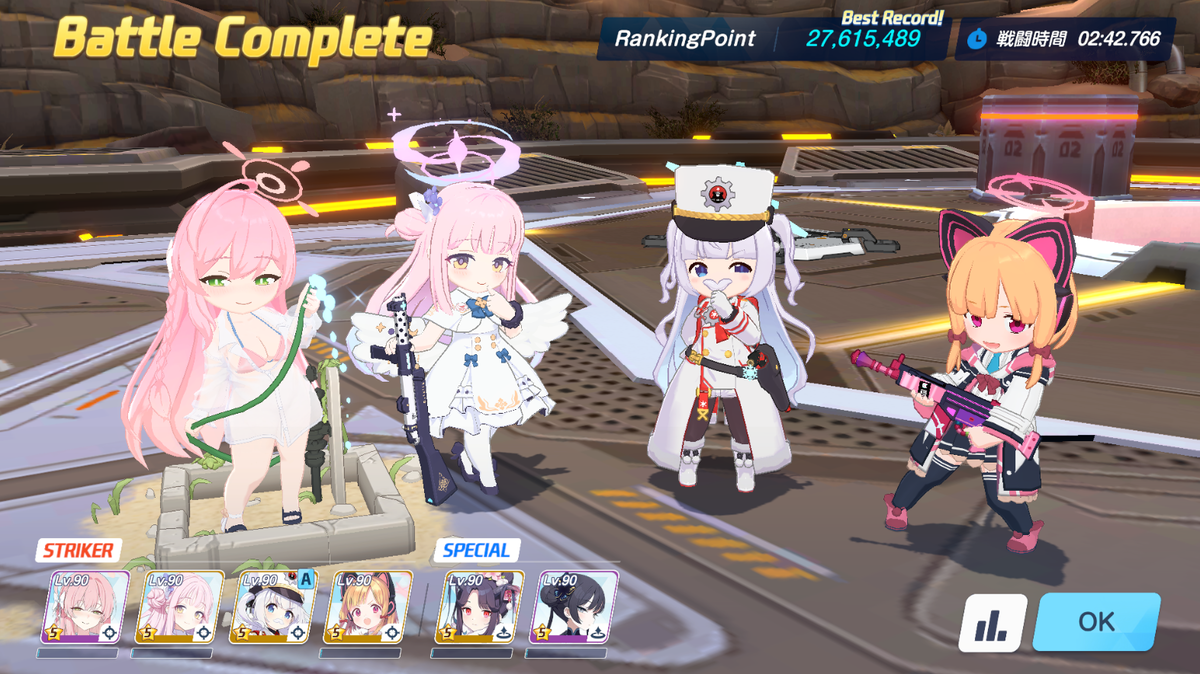Confirm the battle result with OK
This screenshot has width=1200, height=674.
(1096, 621)
